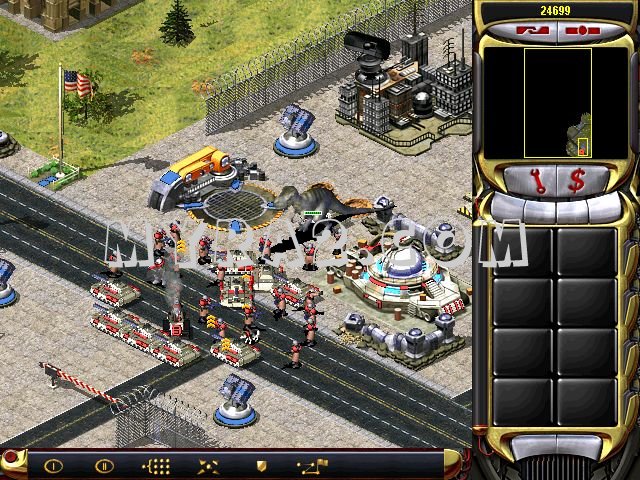The height and width of the screenshot is (480, 640).
Task: Select the team one command icon
Action: pos(53,465)
